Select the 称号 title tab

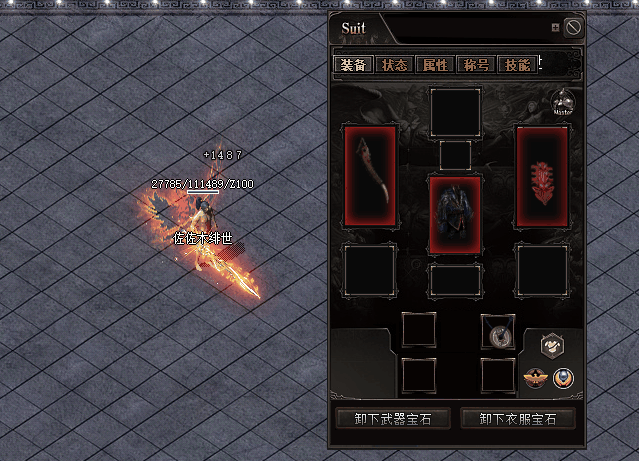click(x=476, y=65)
